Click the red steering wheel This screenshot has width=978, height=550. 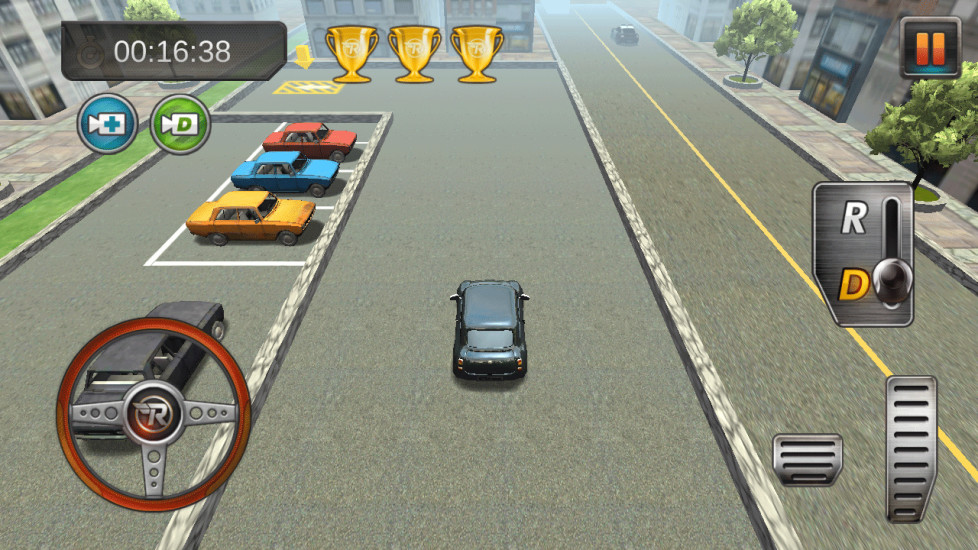(153, 411)
